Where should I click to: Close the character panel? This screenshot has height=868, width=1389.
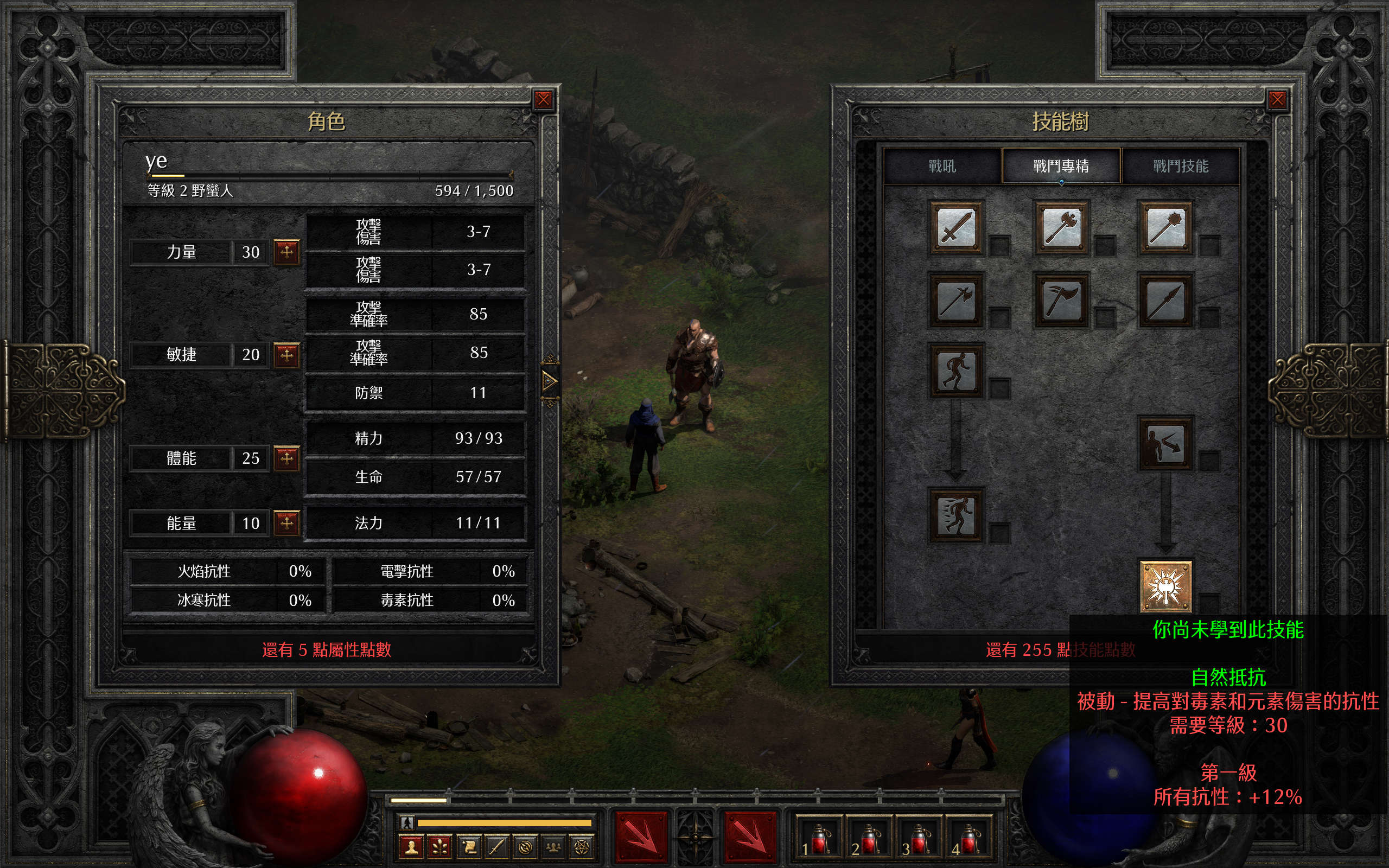click(x=543, y=100)
